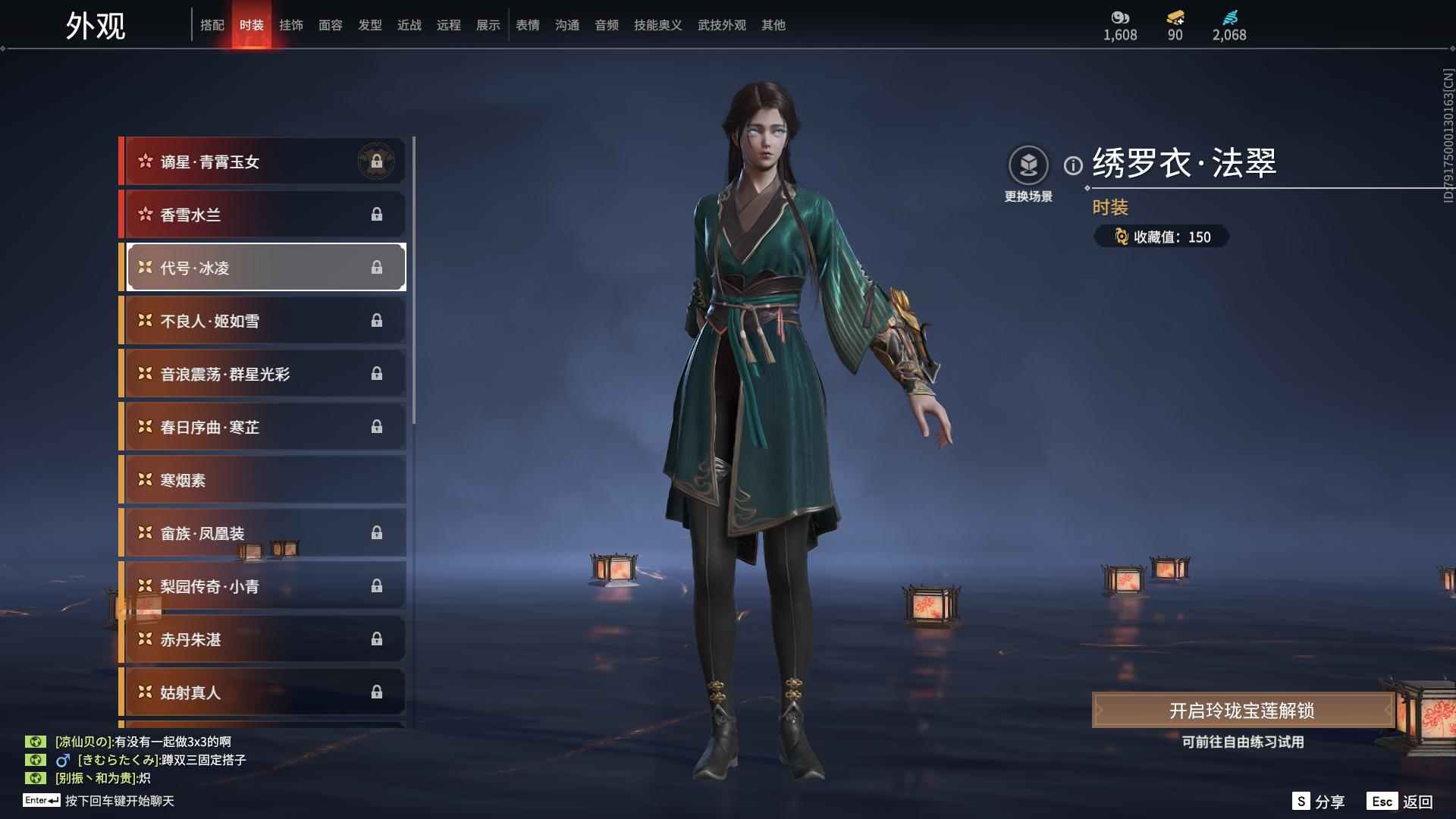The width and height of the screenshot is (1456, 819).
Task: Click the coin currency icon showing 1,608
Action: 1120,18
